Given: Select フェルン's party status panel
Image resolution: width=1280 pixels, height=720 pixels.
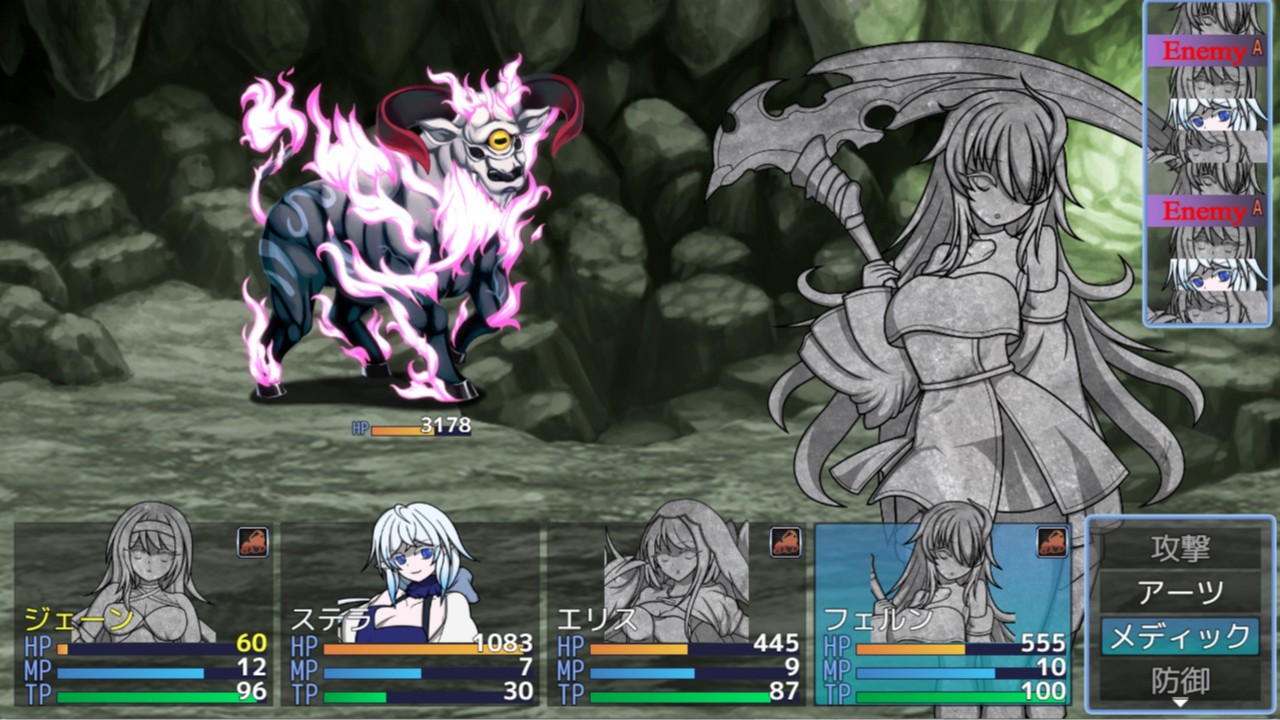Looking at the screenshot, I should tap(942, 612).
